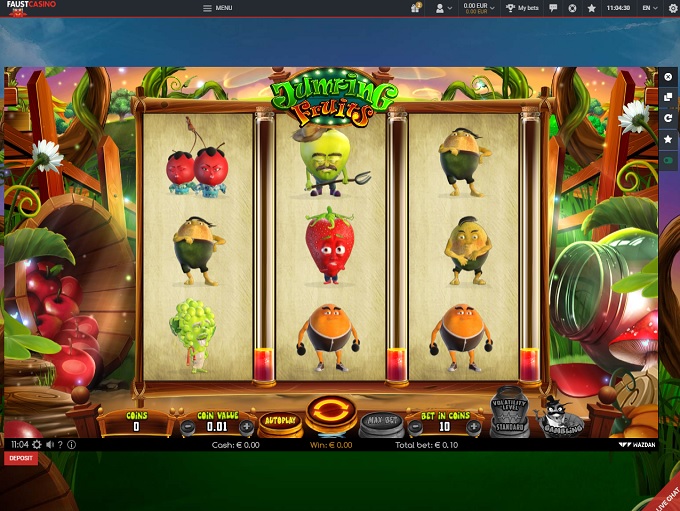Reload the game using the refresh icon
The width and height of the screenshot is (680, 511).
pyautogui.click(x=668, y=118)
